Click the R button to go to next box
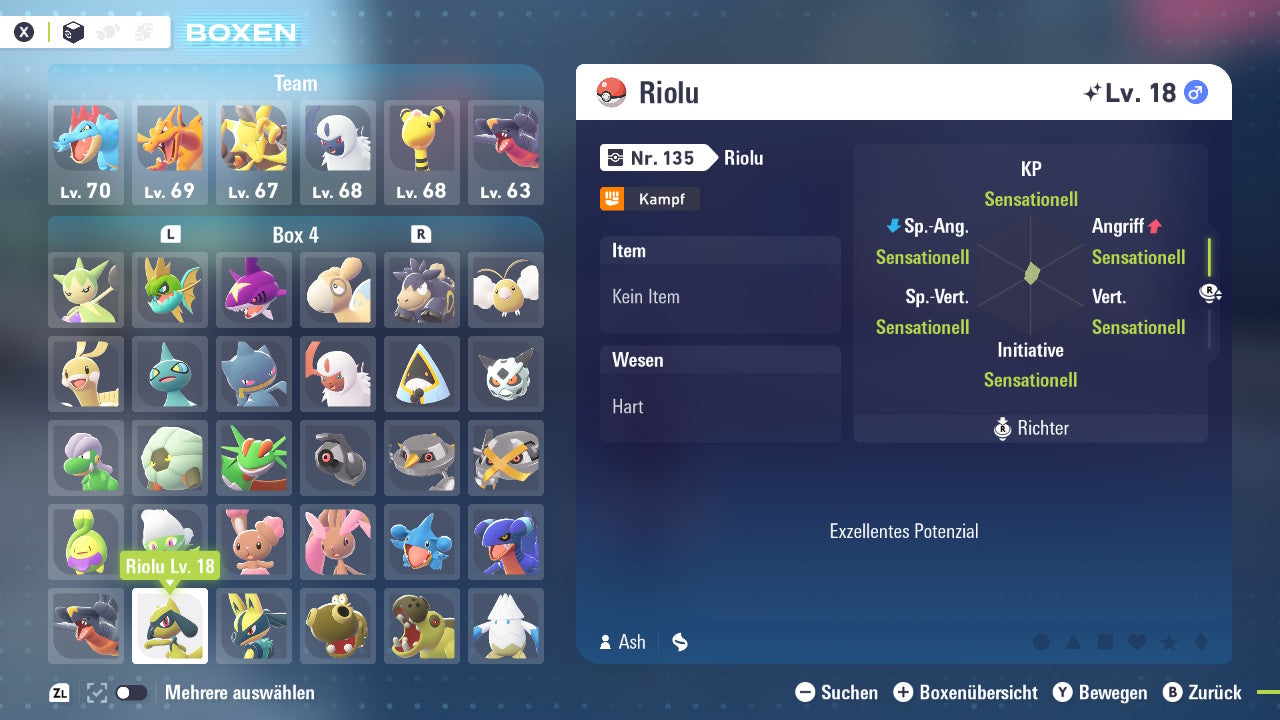This screenshot has height=720, width=1280. coord(422,234)
